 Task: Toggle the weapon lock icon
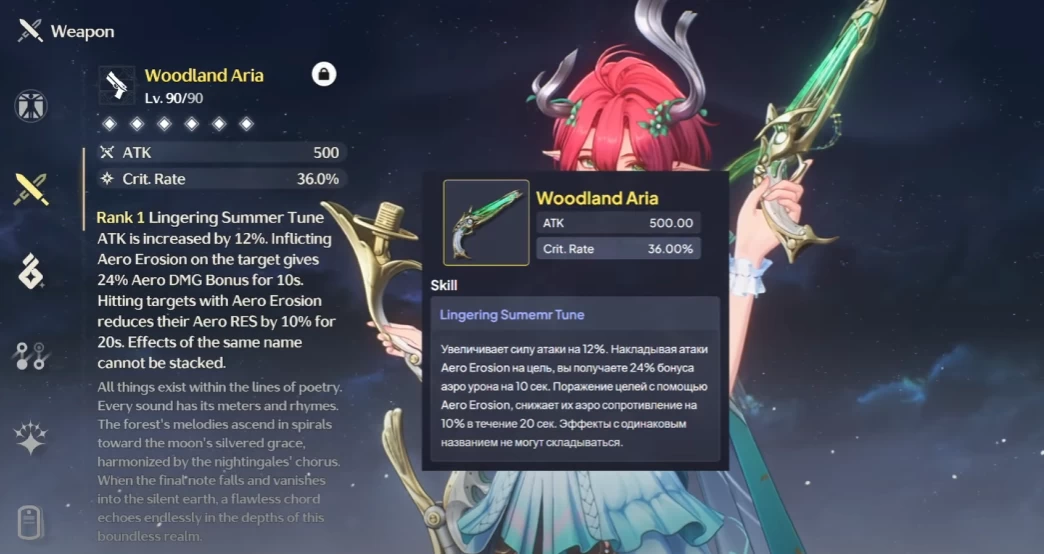click(324, 74)
